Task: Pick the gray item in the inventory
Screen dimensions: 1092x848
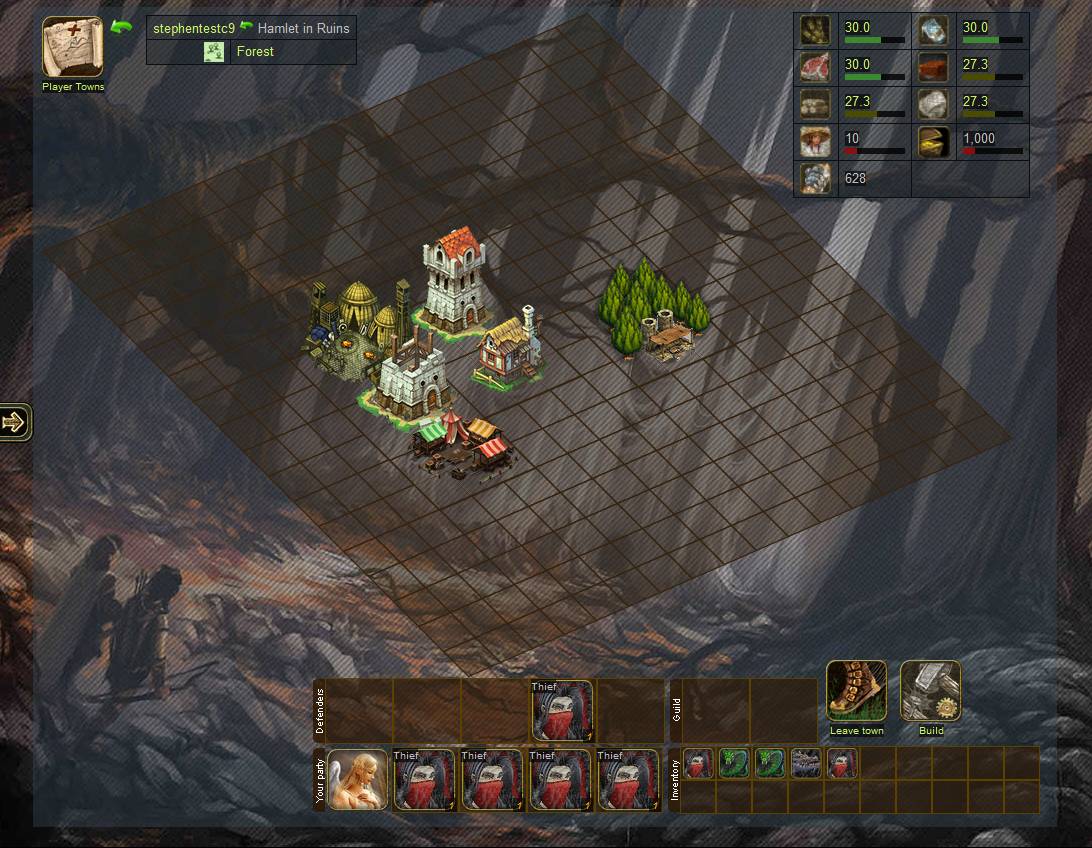Action: click(806, 763)
